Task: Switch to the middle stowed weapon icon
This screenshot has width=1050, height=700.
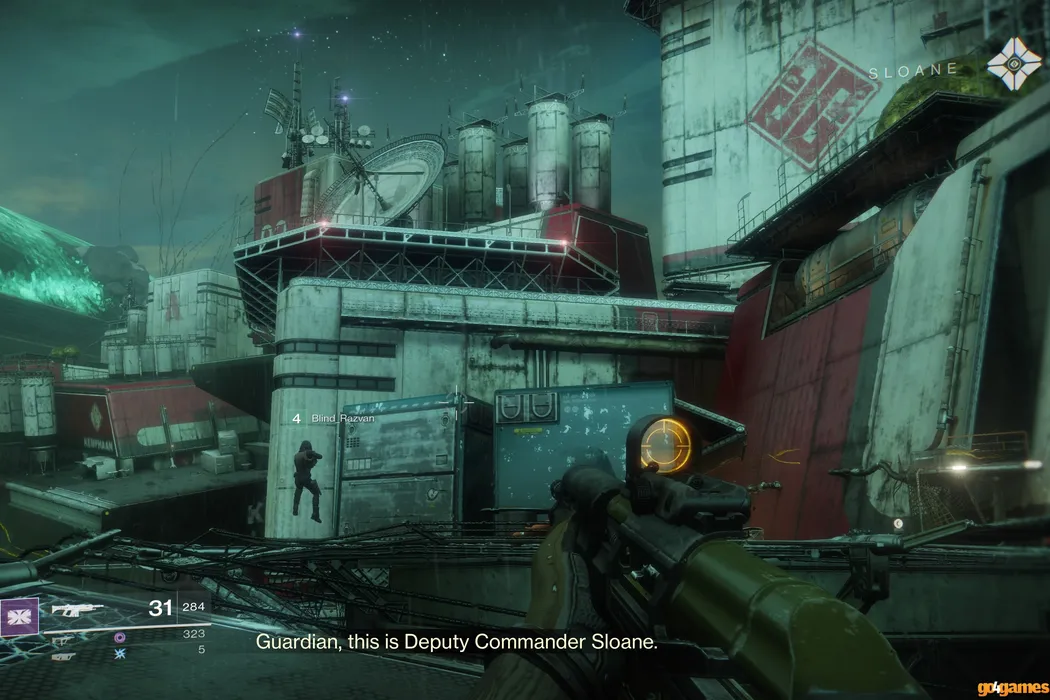Action: [x=62, y=639]
